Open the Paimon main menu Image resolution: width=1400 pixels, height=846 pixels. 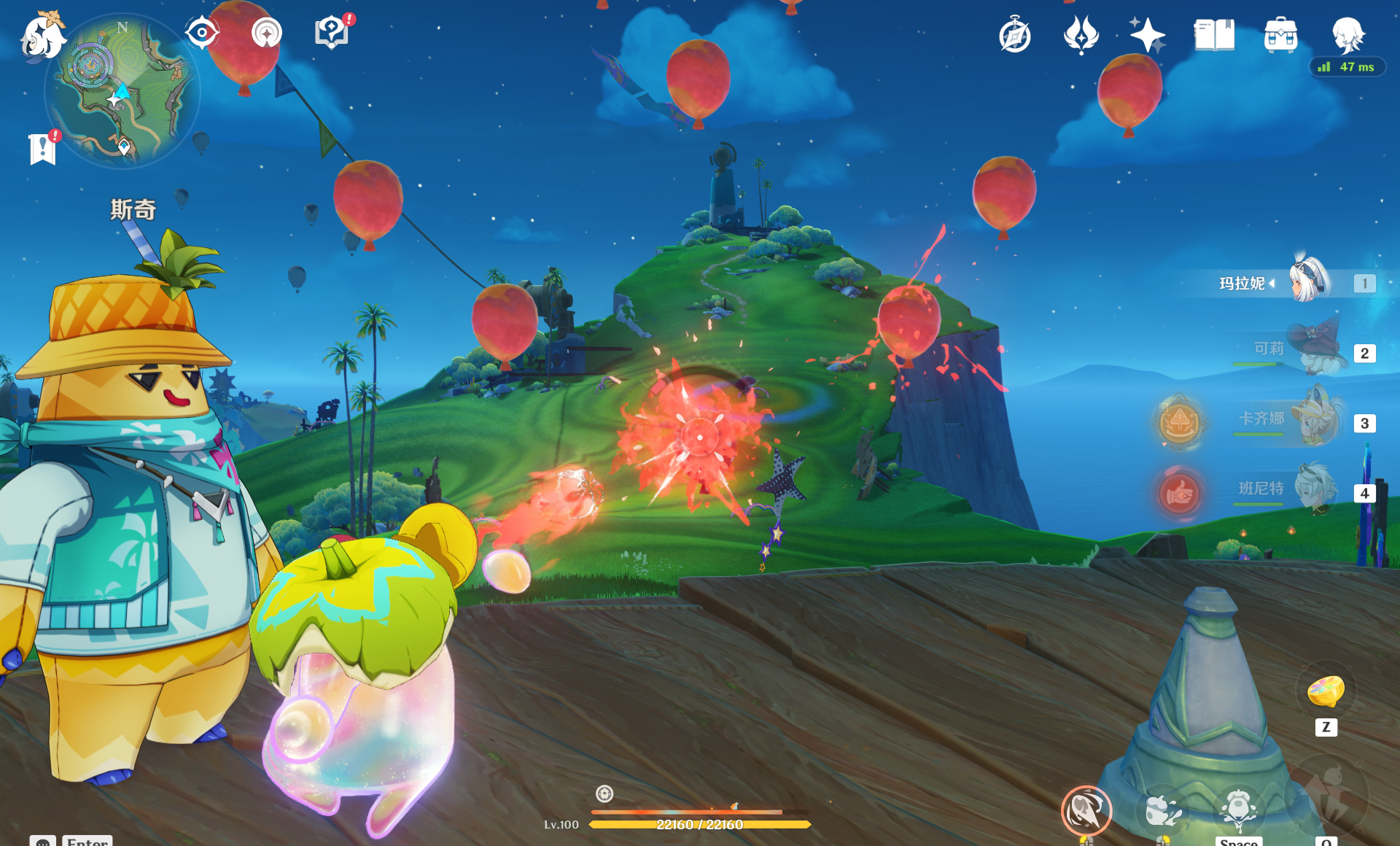click(42, 36)
